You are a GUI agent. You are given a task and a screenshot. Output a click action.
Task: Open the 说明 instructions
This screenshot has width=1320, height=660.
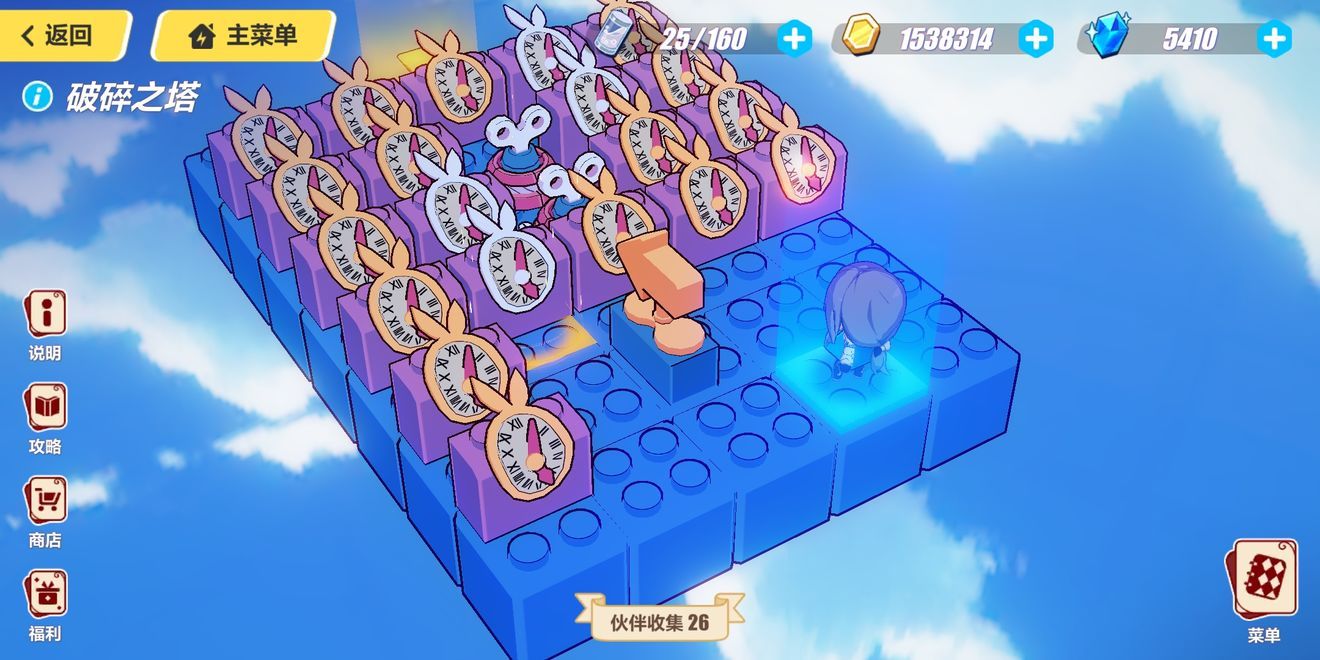pyautogui.click(x=45, y=322)
